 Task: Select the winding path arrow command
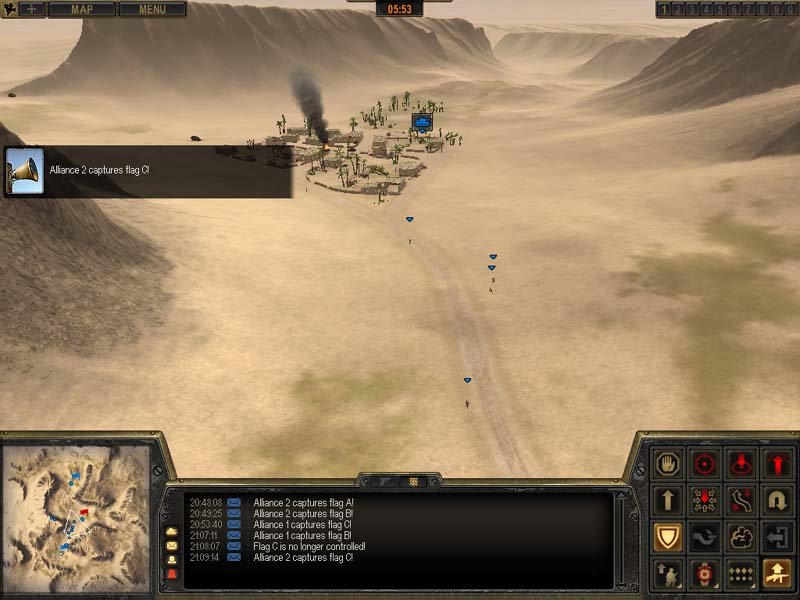coord(742,501)
